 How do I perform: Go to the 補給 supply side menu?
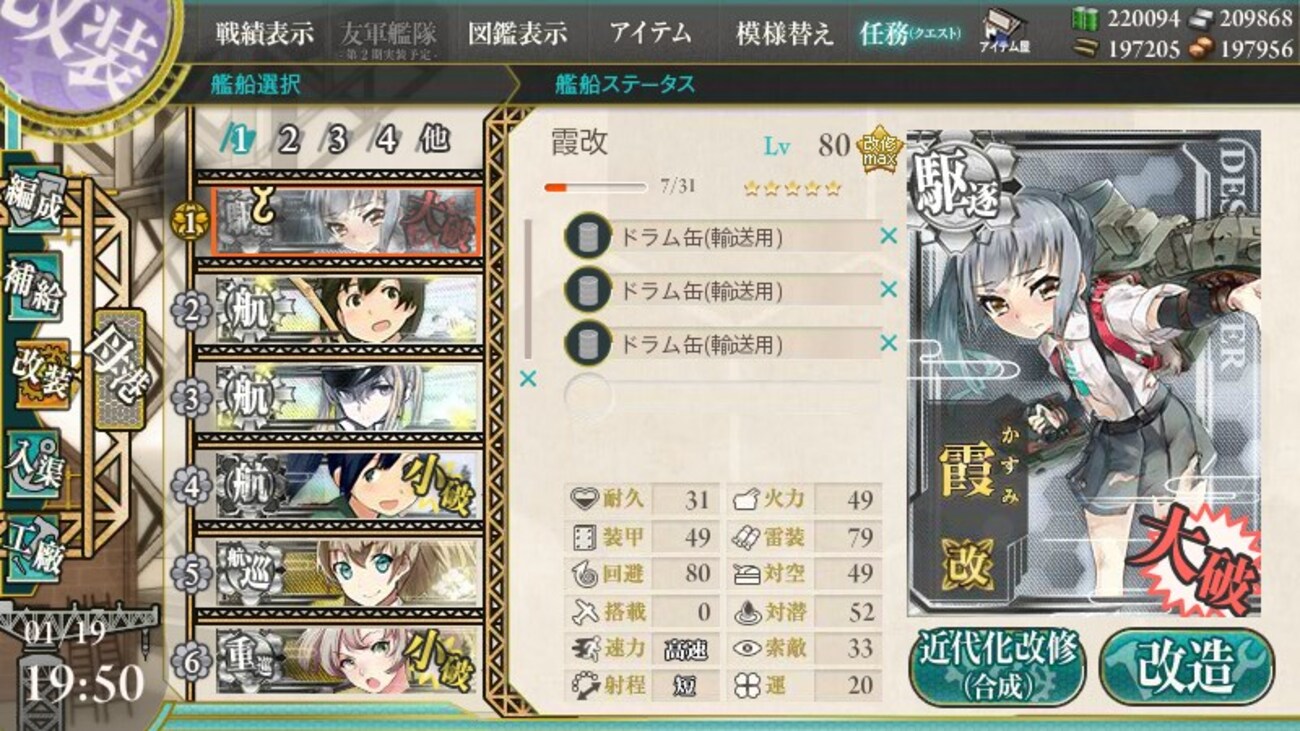pos(34,287)
